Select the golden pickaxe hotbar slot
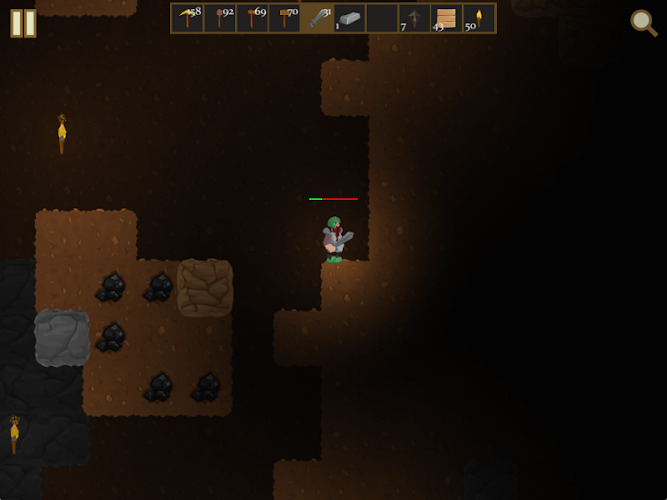This screenshot has width=667, height=500. click(x=187, y=18)
